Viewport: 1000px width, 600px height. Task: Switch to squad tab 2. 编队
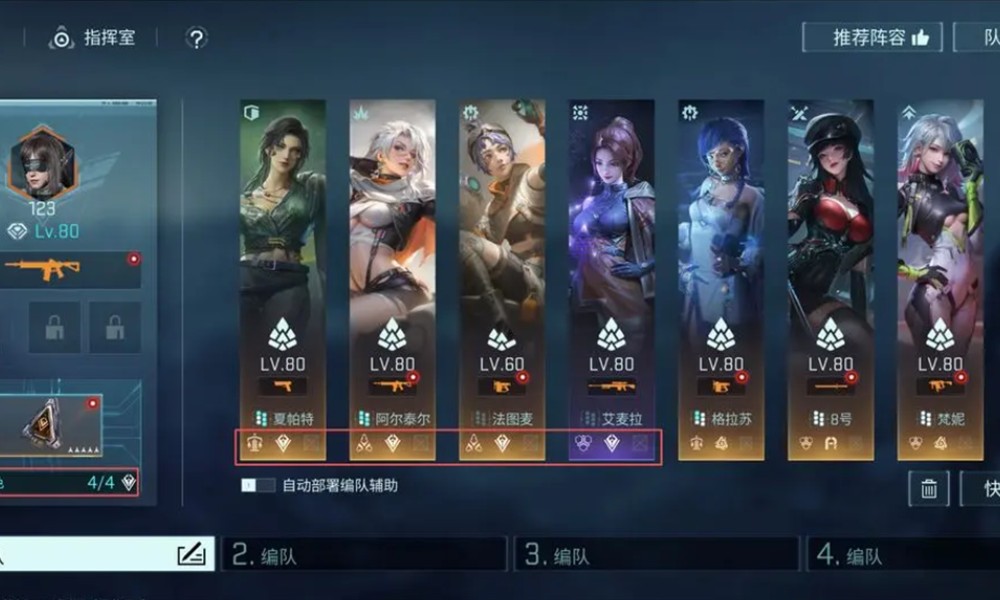point(364,555)
